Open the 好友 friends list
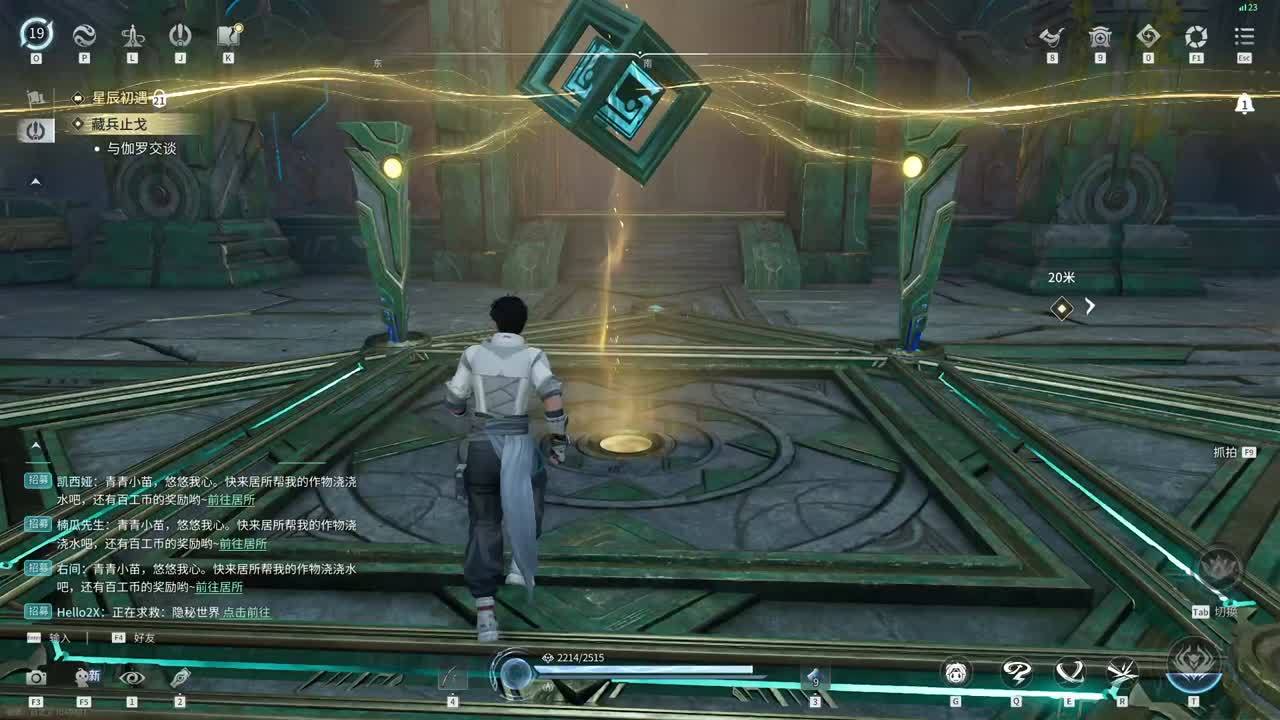 pyautogui.click(x=144, y=637)
